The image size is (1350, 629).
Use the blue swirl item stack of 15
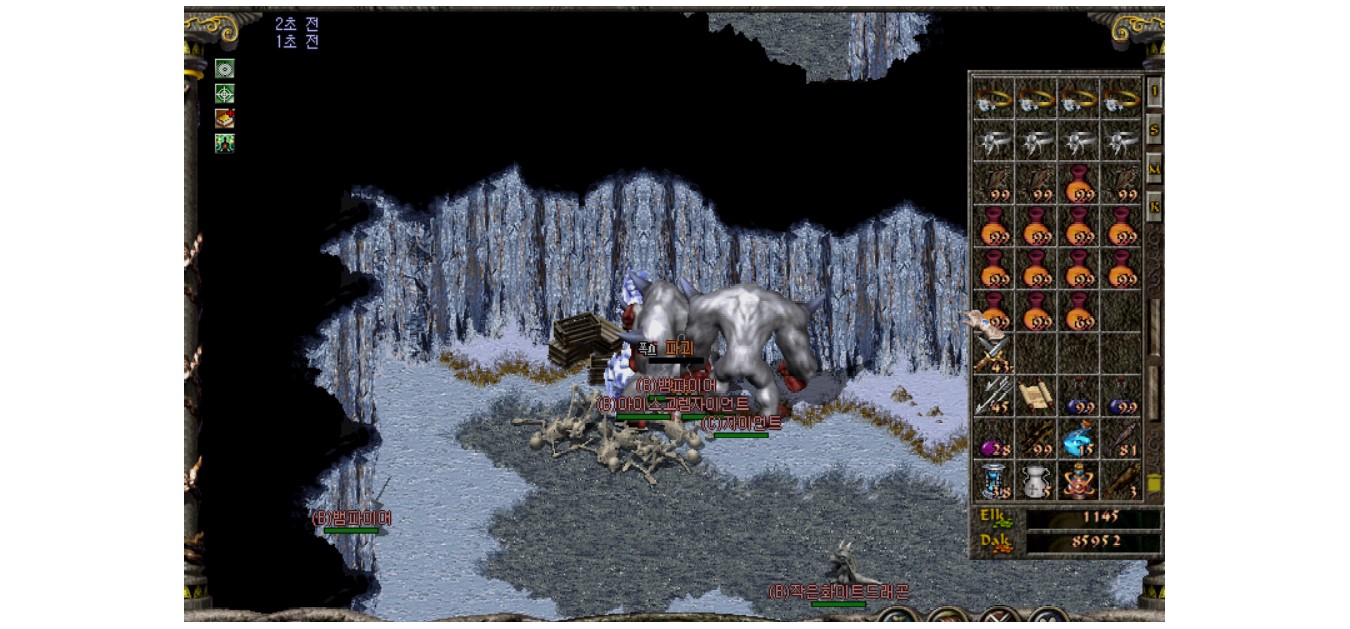(x=1079, y=439)
